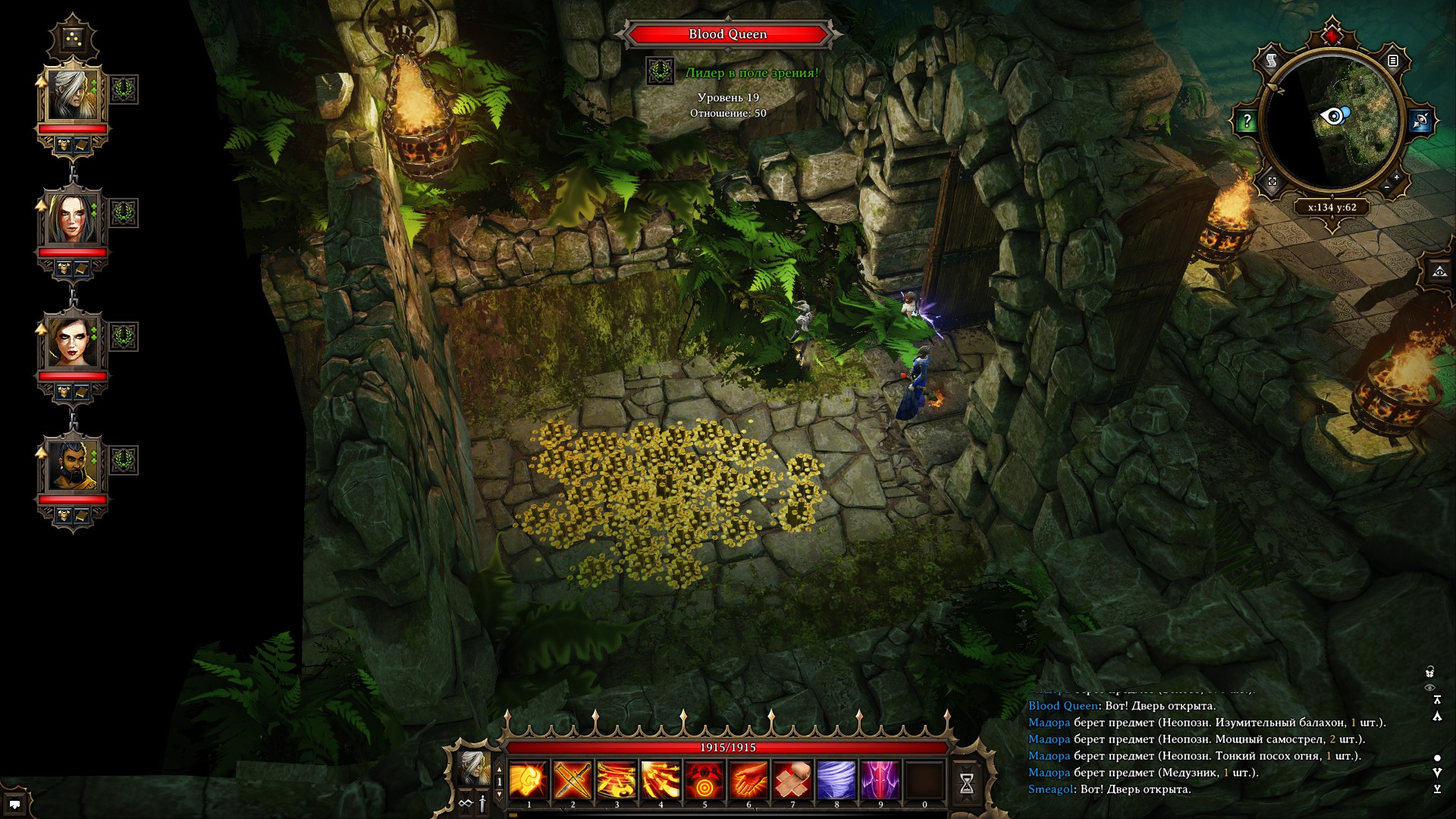The height and width of the screenshot is (819, 1456).
Task: Select the bearded companion portrait
Action: coord(74,465)
